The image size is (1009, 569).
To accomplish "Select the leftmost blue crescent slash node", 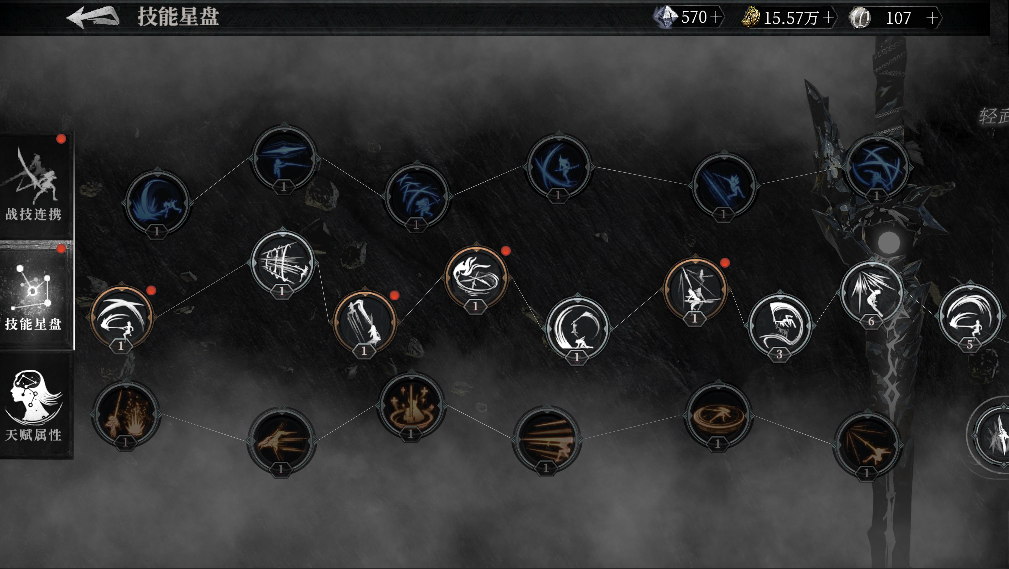I will [158, 202].
